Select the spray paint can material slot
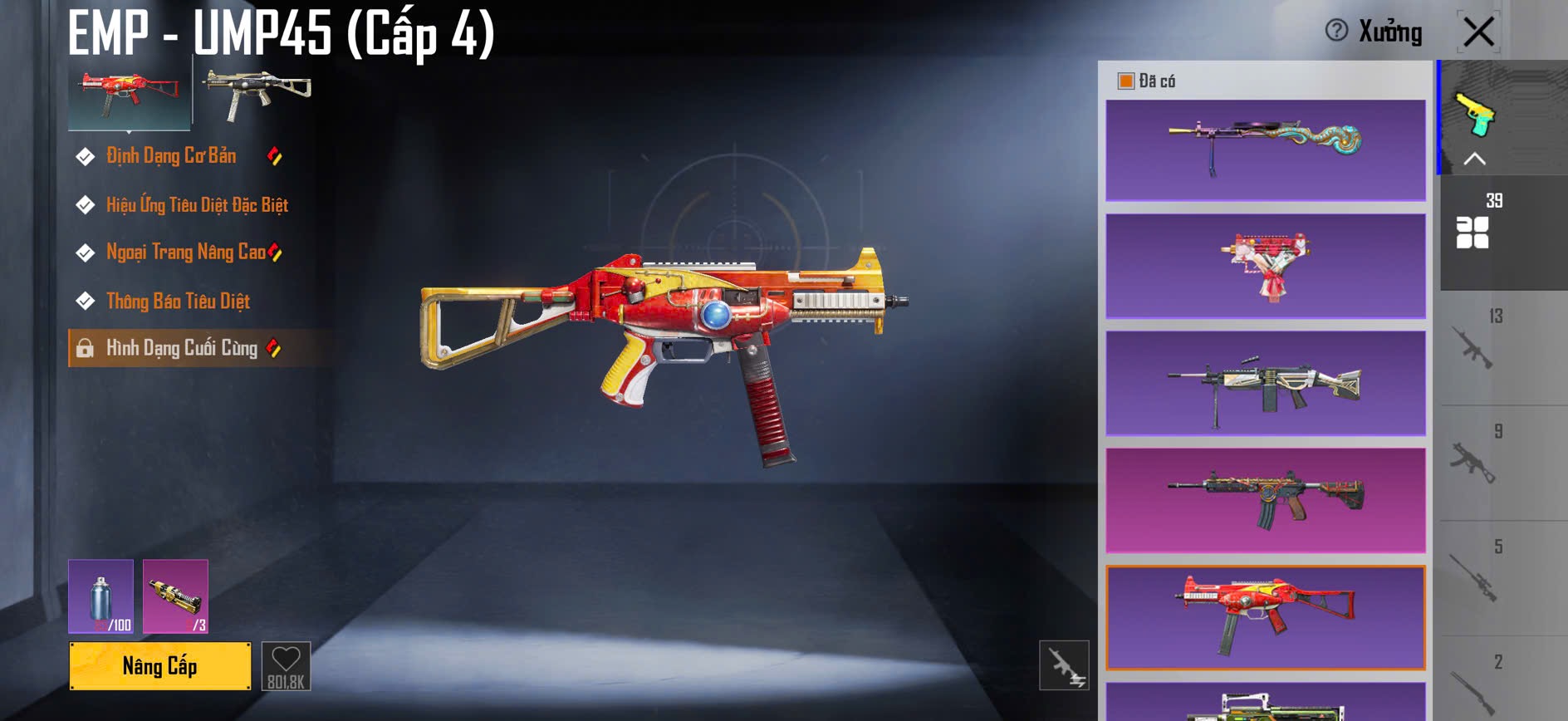 (100, 596)
